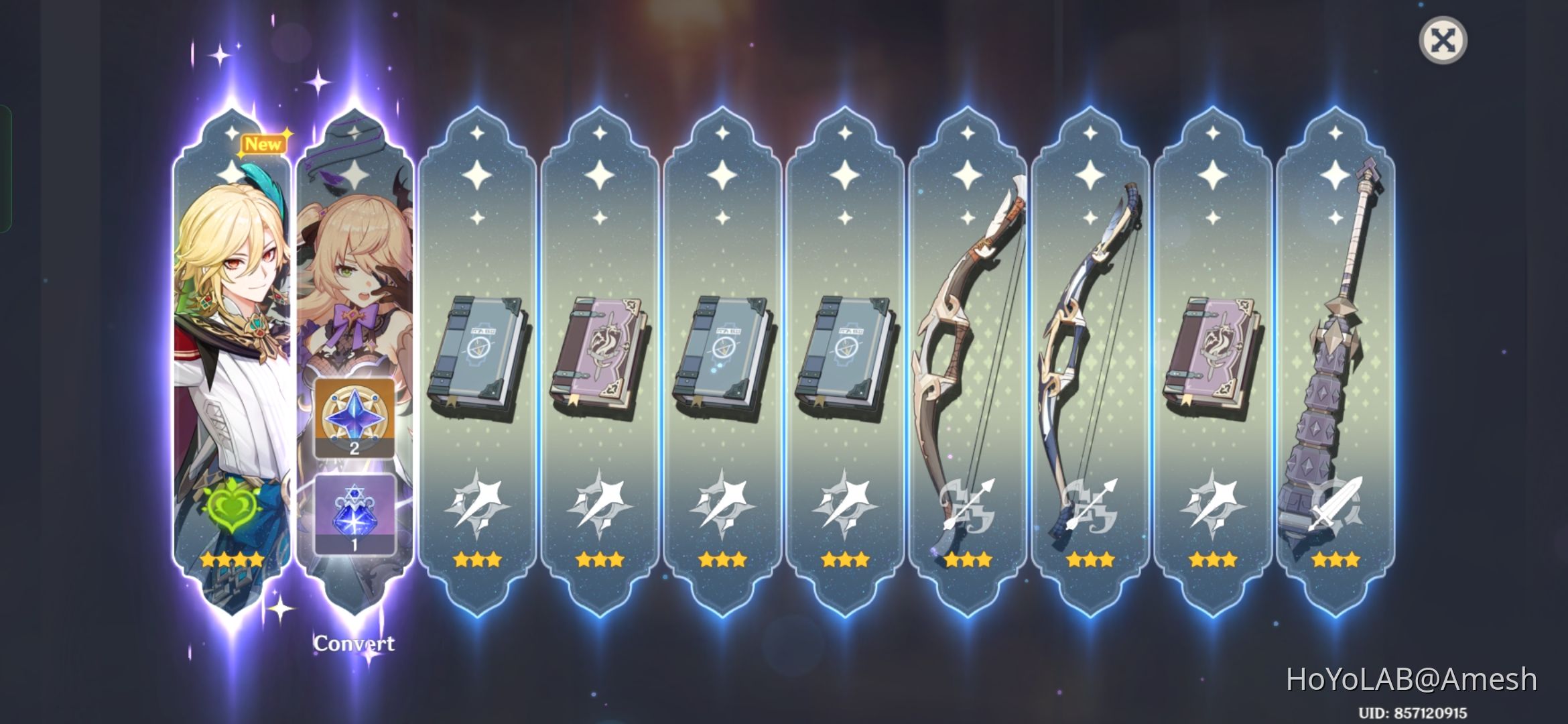Select Fischl's character card
This screenshot has width=1568, height=724.
point(355,268)
